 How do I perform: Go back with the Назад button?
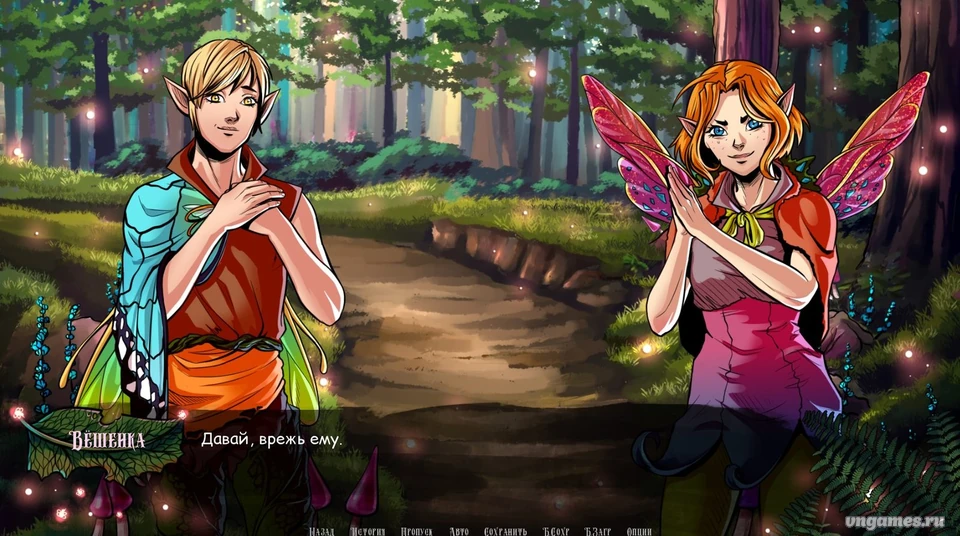321,531
